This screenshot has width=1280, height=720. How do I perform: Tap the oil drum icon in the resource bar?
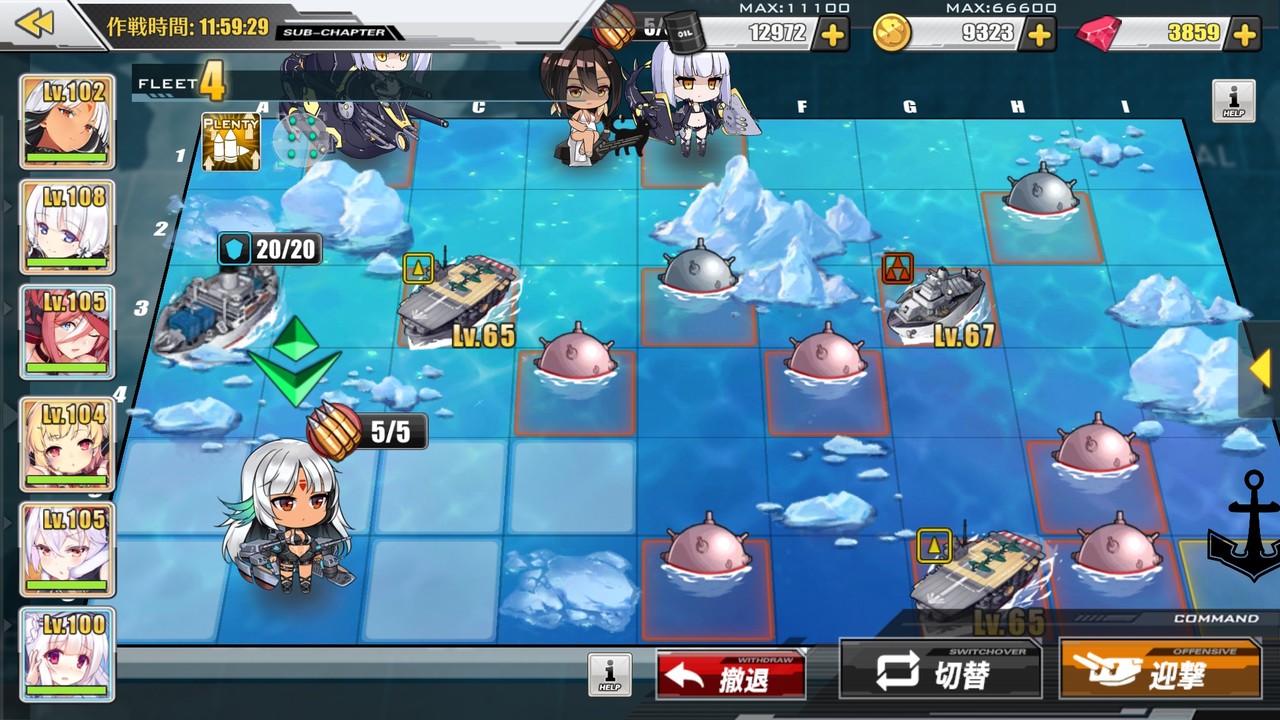pos(684,30)
